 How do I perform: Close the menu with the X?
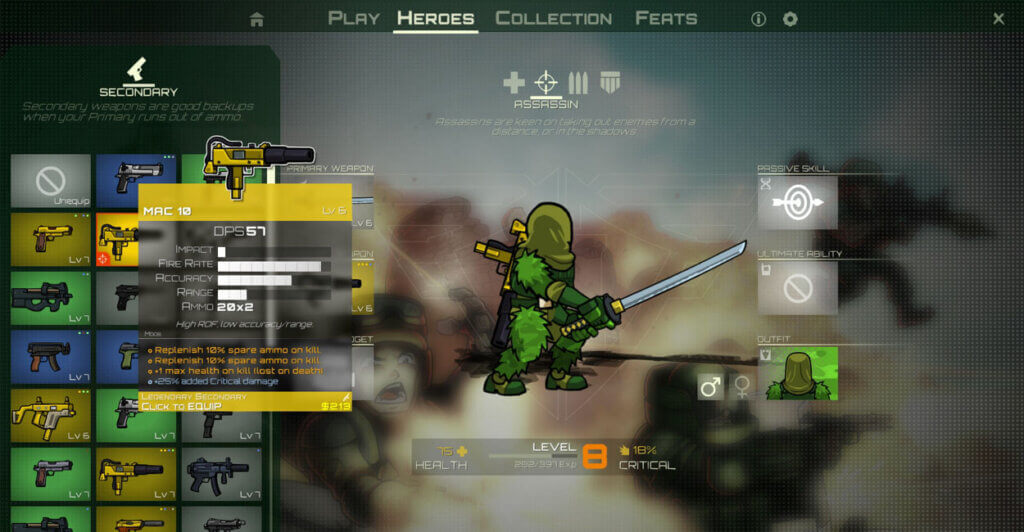tap(998, 19)
